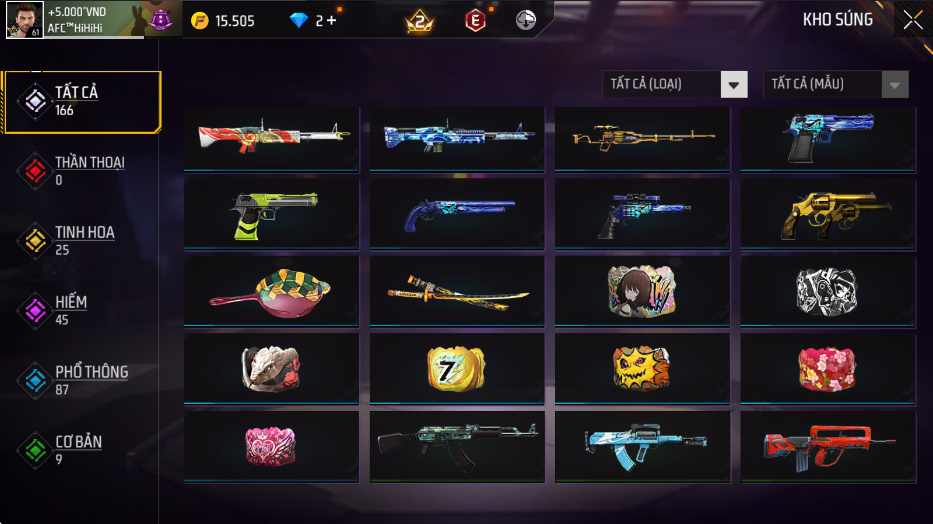Click the gold coin currency icon
This screenshot has width=933, height=524.
(200, 21)
